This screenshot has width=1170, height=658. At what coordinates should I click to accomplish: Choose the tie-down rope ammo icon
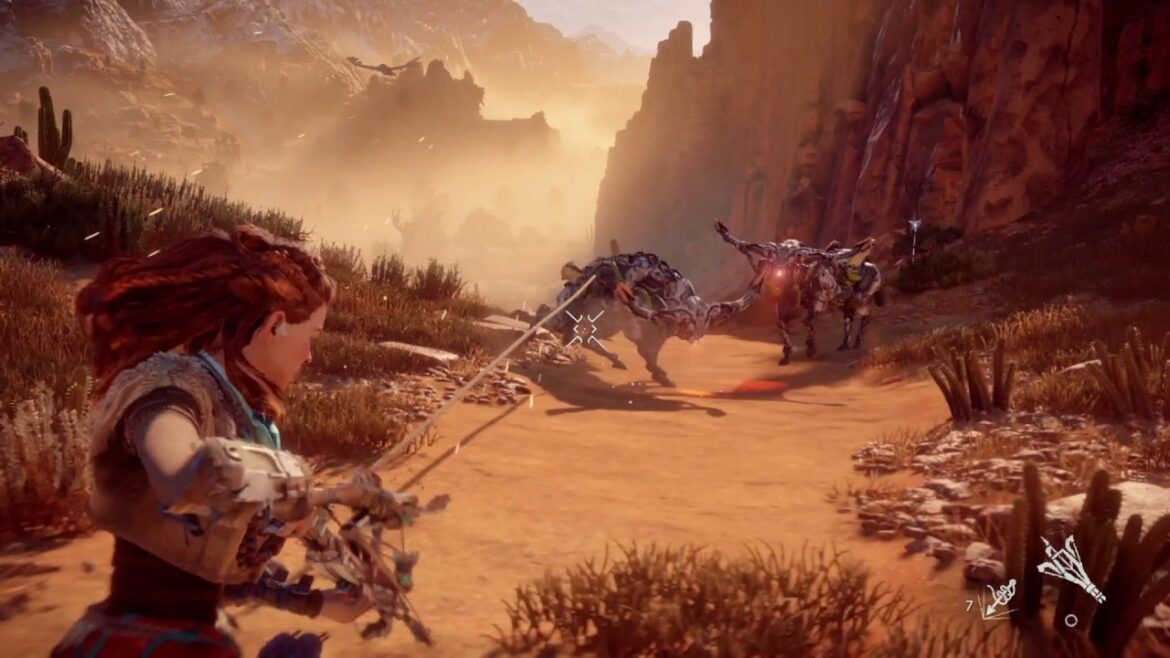[1000, 596]
